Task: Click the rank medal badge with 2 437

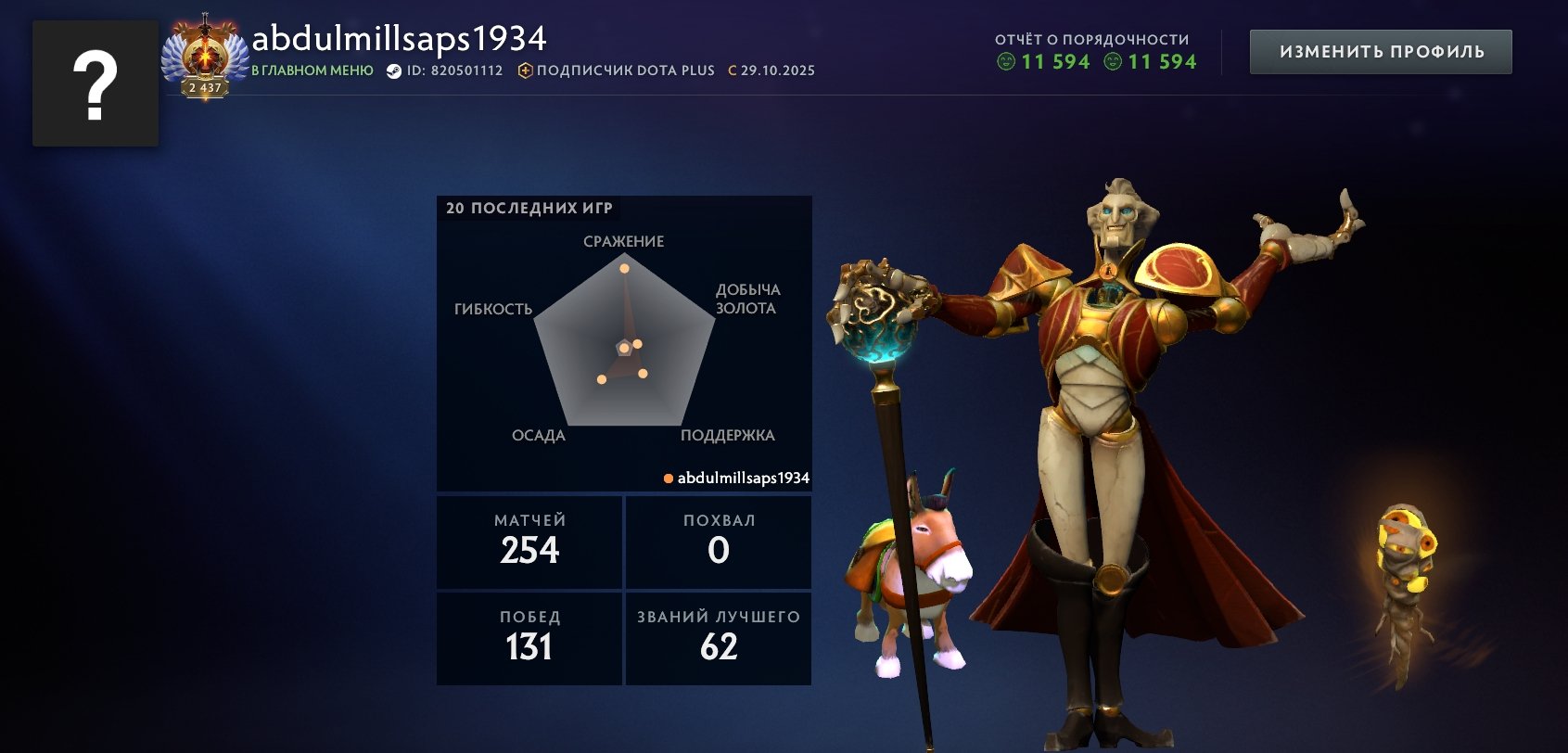Action: (205, 59)
